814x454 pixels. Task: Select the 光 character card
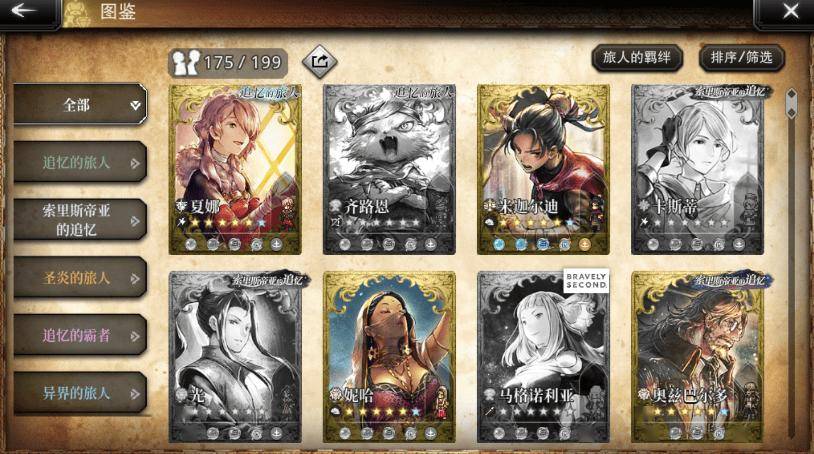coord(234,357)
